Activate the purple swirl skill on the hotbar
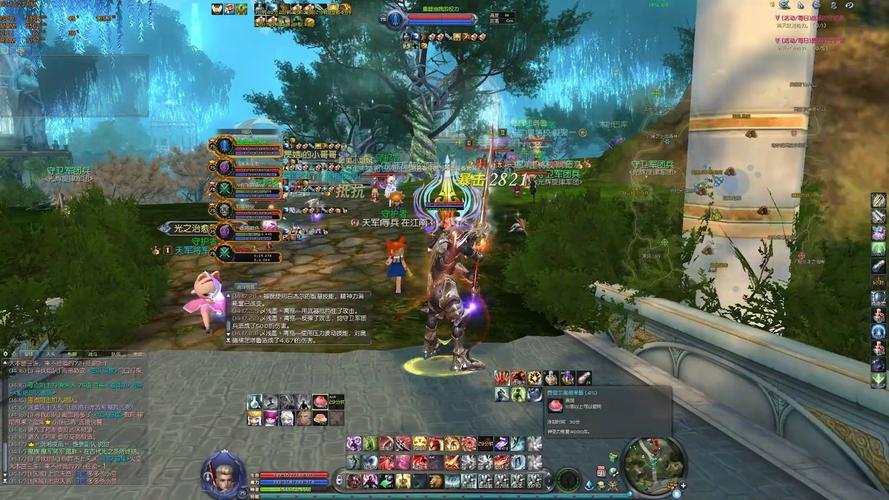 point(354,444)
